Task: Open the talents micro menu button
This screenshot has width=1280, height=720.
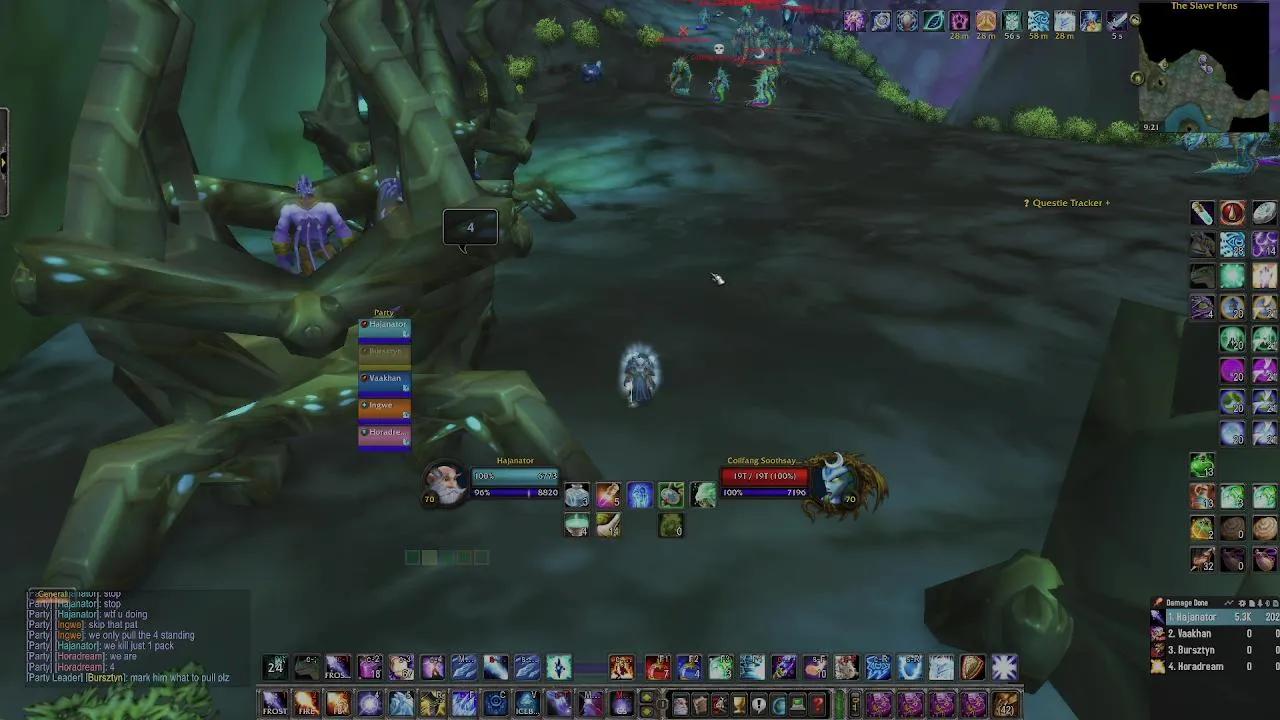Action: [720, 705]
